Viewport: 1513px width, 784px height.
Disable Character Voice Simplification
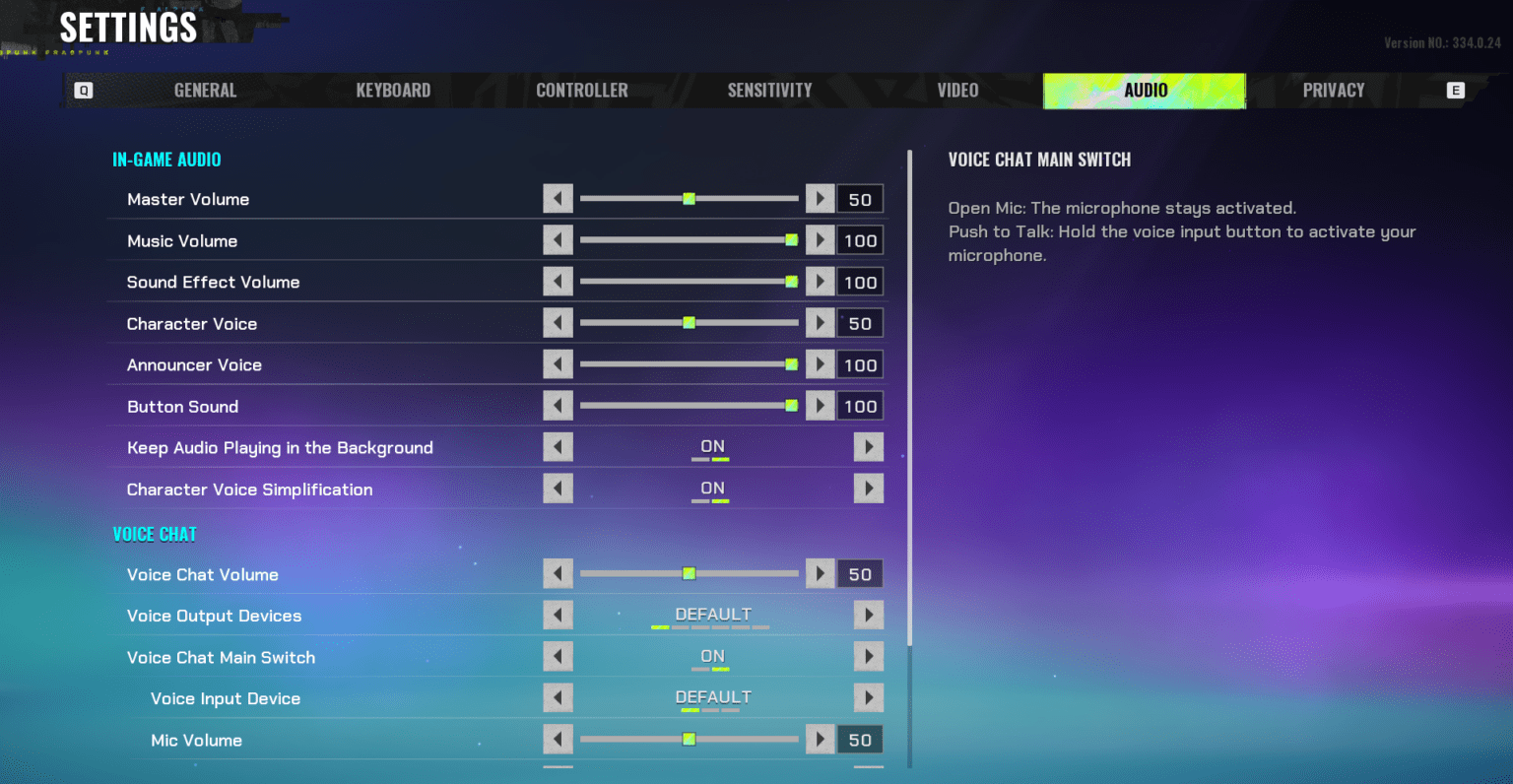pos(868,488)
